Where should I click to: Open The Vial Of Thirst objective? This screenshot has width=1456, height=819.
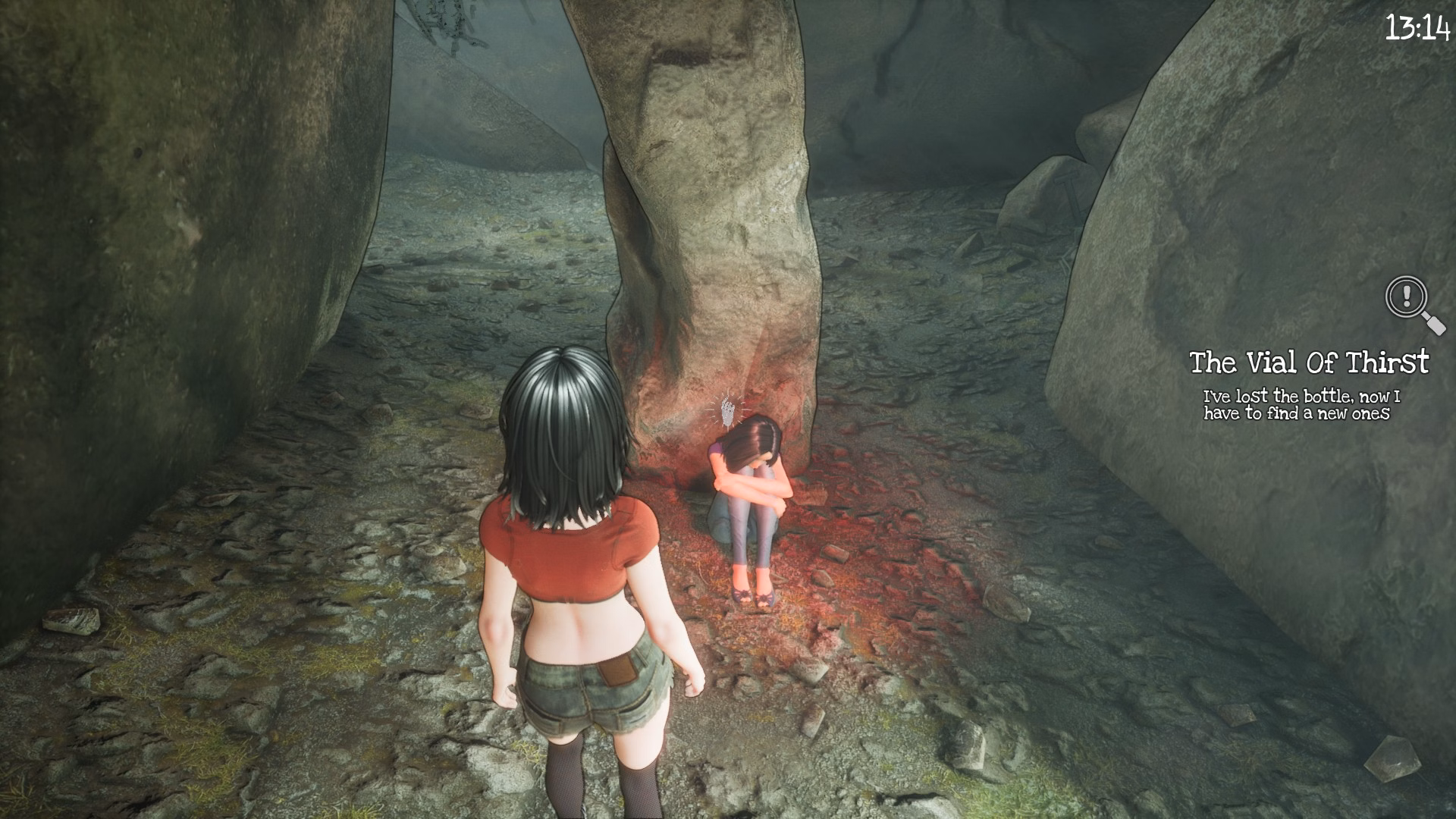[x=1308, y=362]
